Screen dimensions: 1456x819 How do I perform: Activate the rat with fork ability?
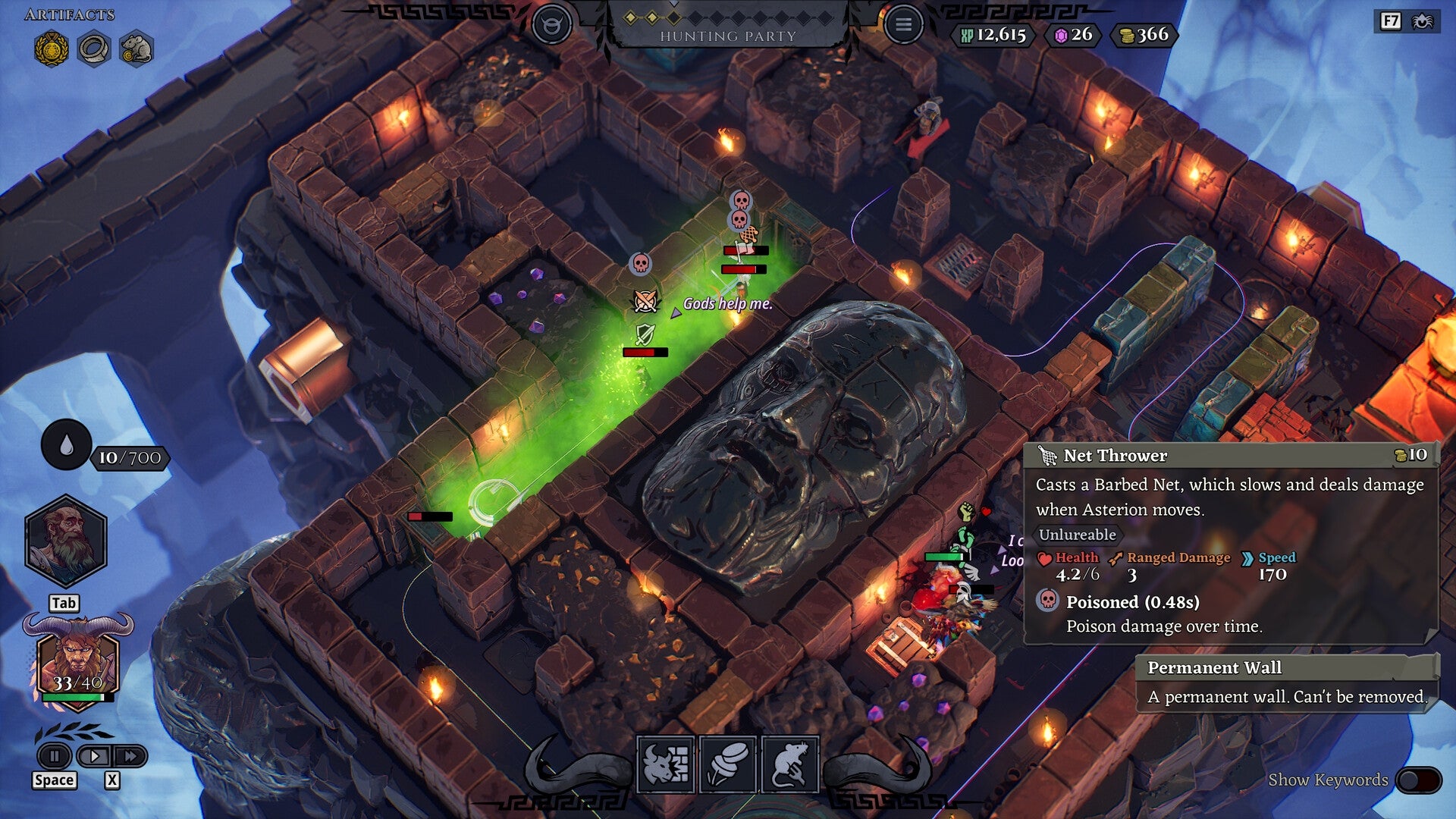(789, 764)
